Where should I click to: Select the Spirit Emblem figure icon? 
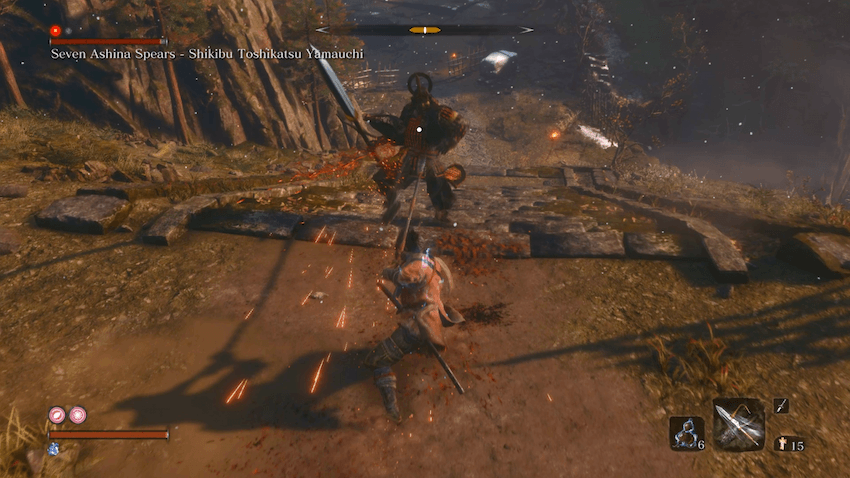point(786,444)
